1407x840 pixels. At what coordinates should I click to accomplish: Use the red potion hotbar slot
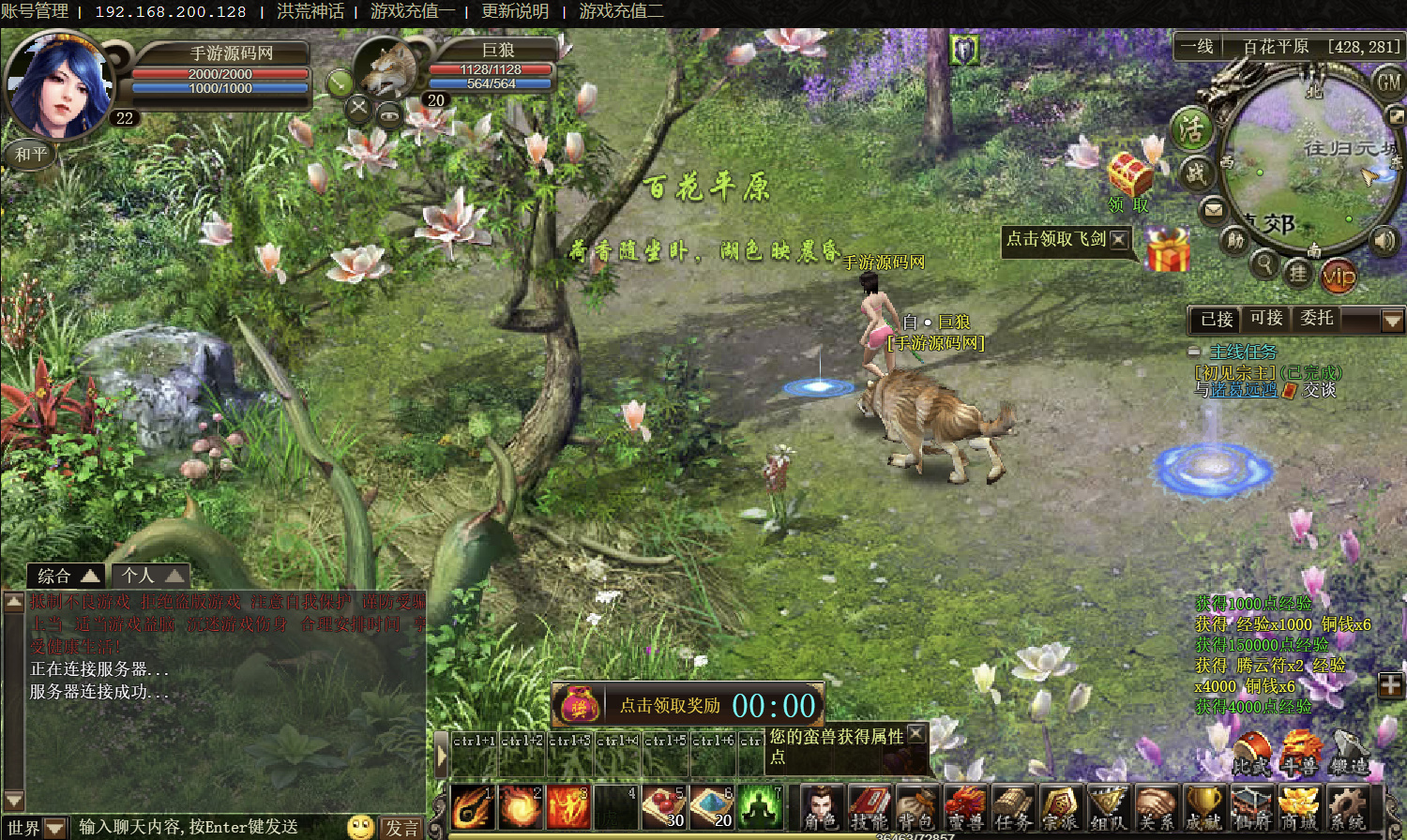[664, 806]
